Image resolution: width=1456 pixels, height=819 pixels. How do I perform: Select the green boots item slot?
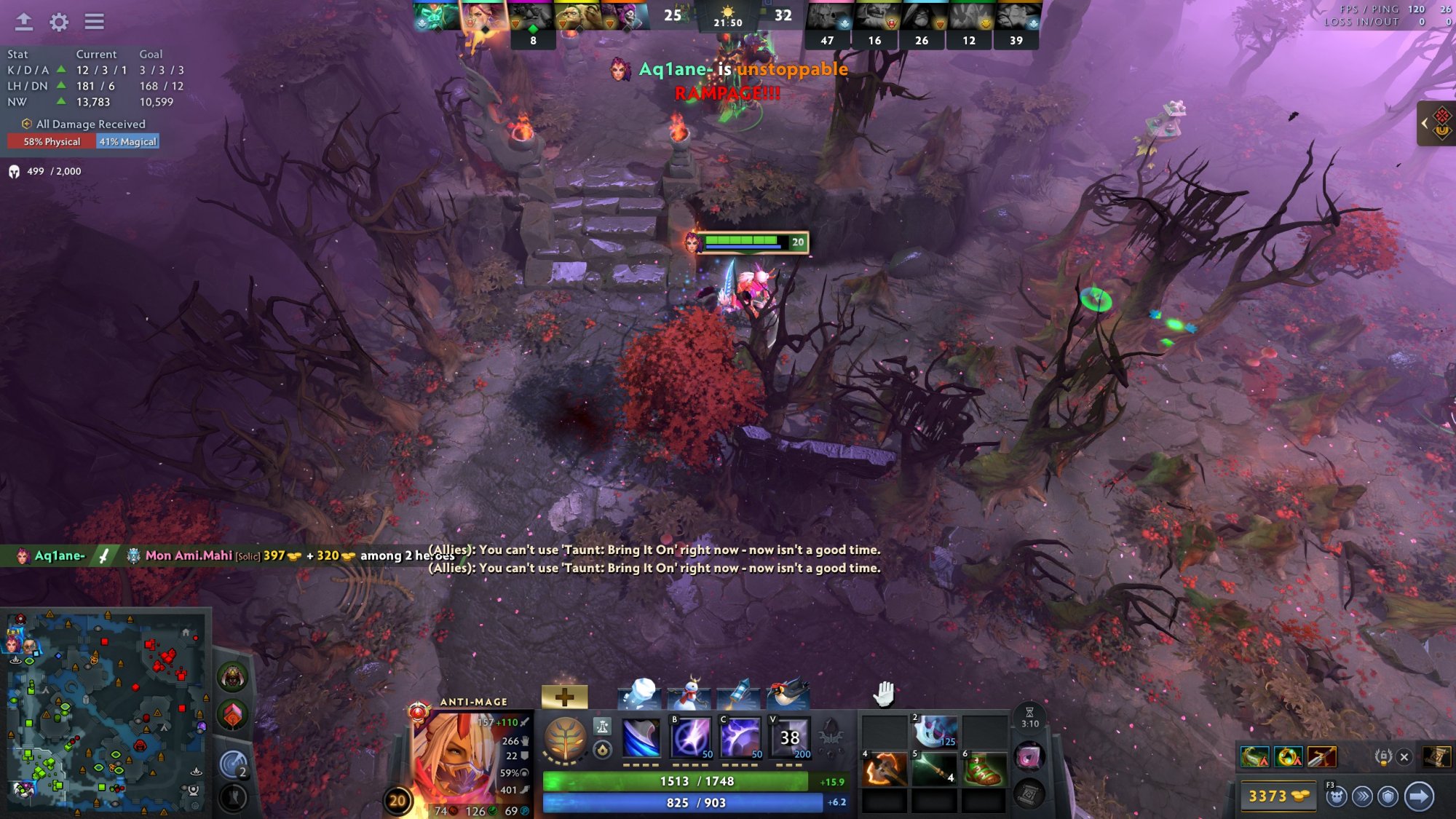[984, 770]
